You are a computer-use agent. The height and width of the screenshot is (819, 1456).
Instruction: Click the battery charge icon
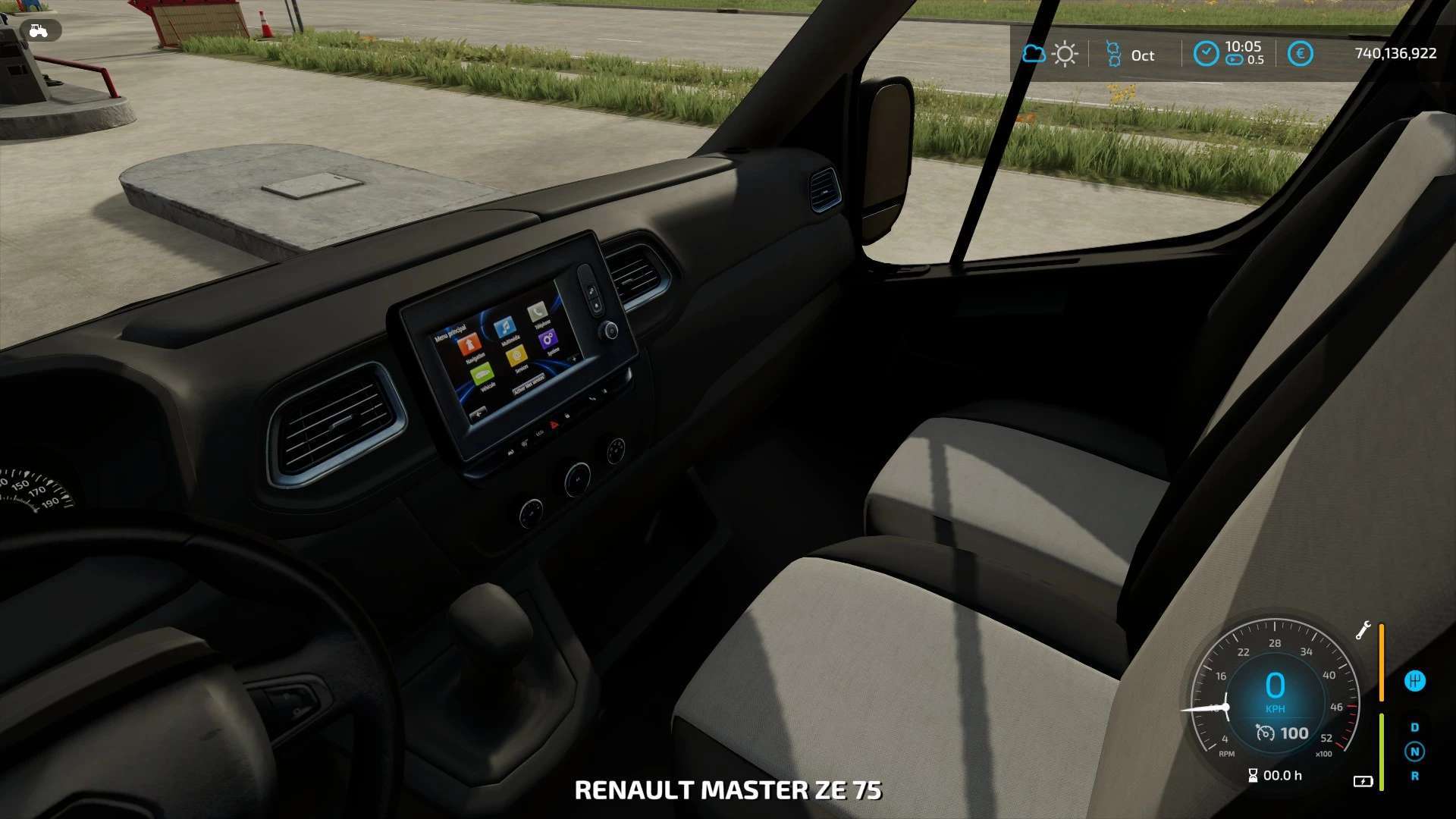(x=1363, y=781)
